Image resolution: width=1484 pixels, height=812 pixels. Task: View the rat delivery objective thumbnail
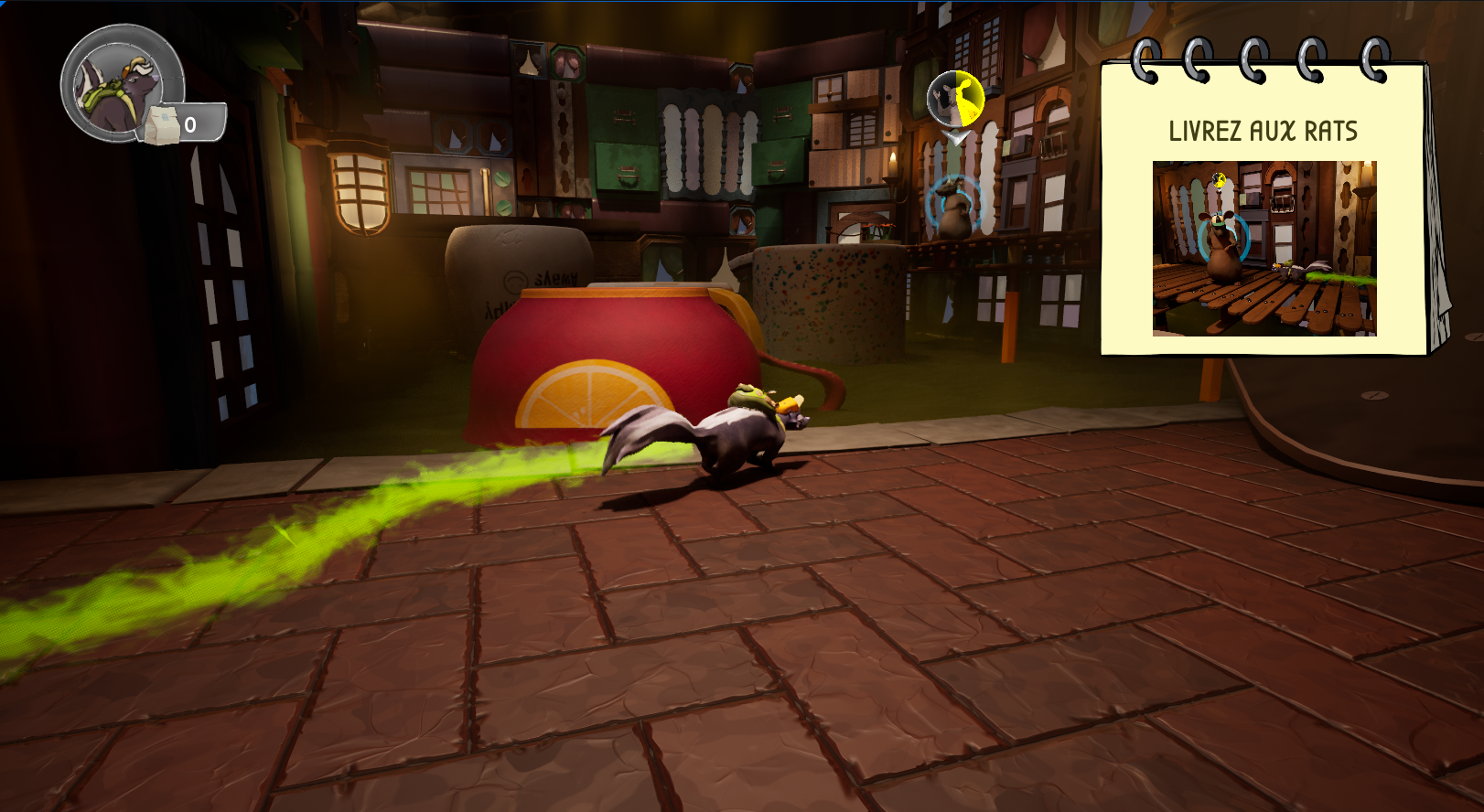[x=1264, y=248]
